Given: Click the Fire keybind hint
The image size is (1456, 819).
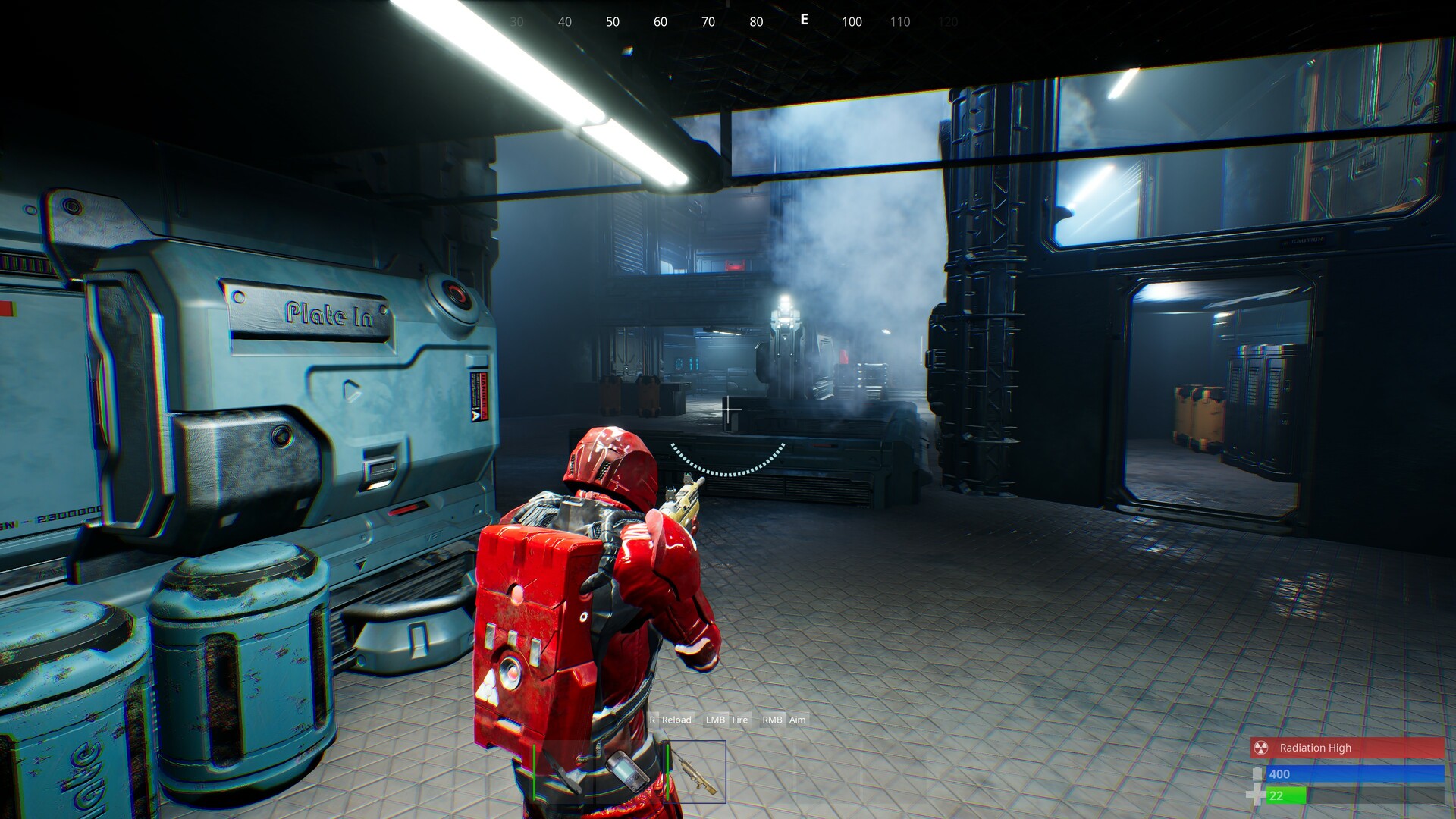Looking at the screenshot, I should click(x=739, y=720).
